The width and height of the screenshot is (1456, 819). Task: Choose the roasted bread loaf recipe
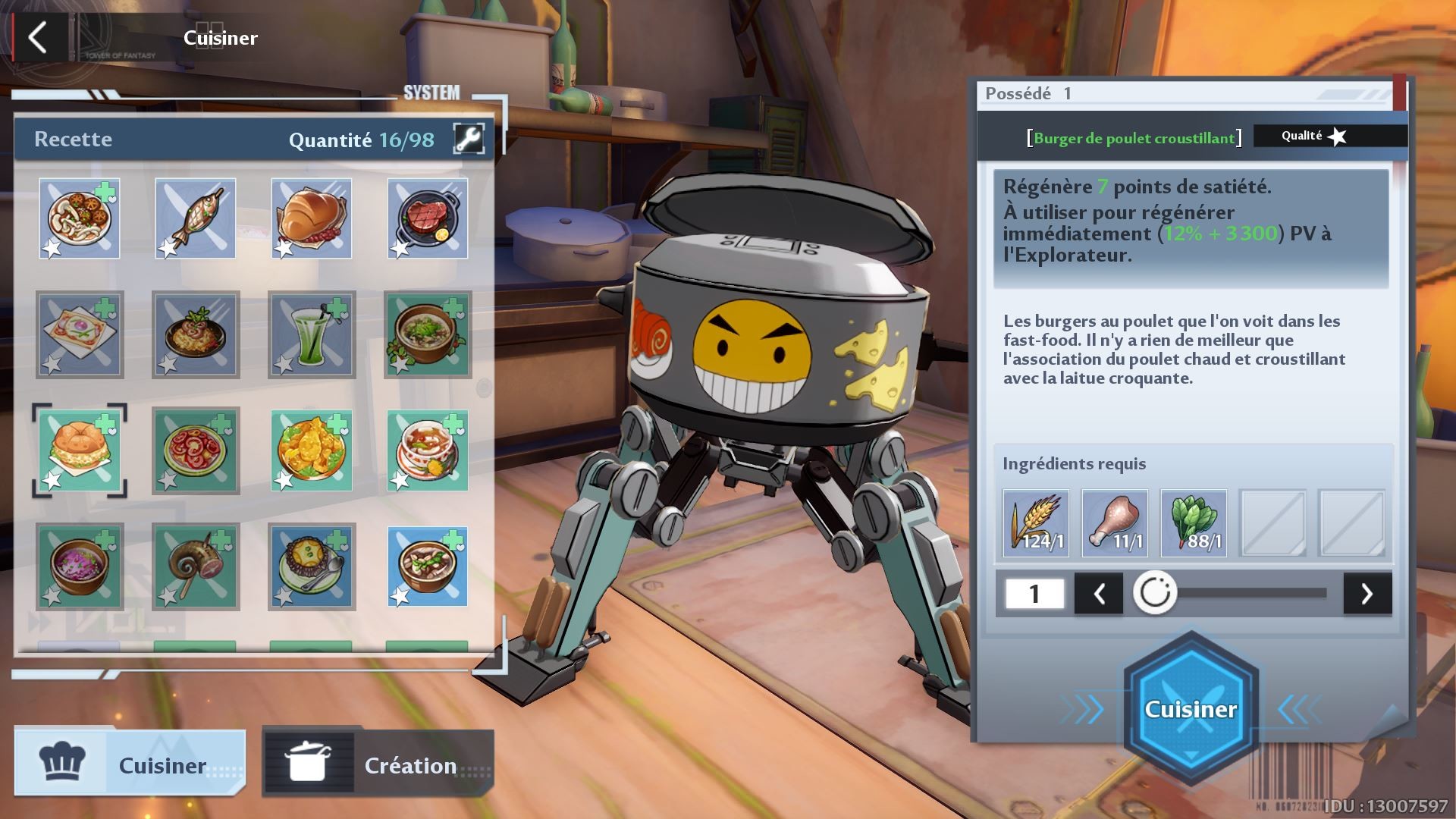pyautogui.click(x=312, y=218)
